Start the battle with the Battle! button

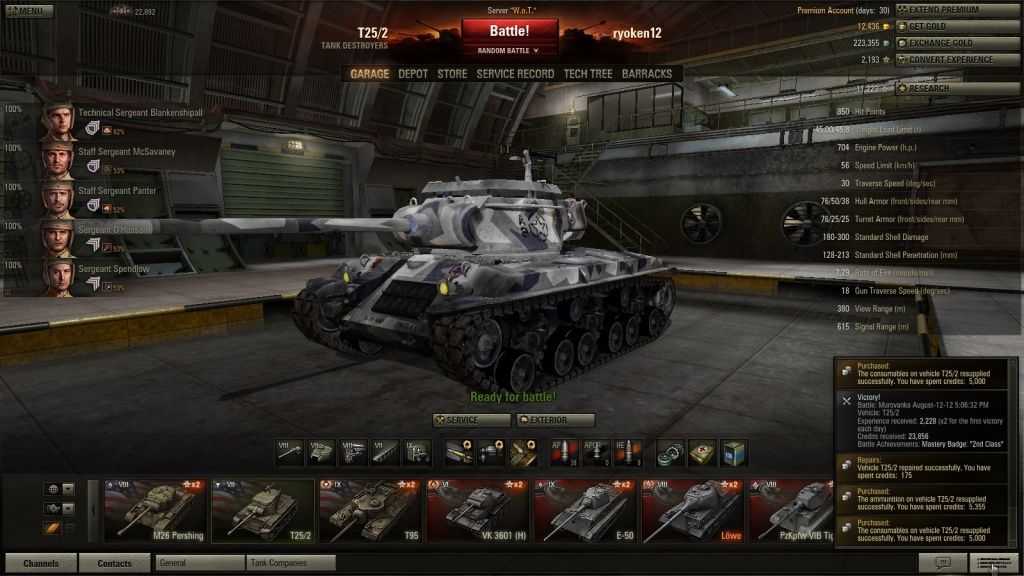(509, 31)
